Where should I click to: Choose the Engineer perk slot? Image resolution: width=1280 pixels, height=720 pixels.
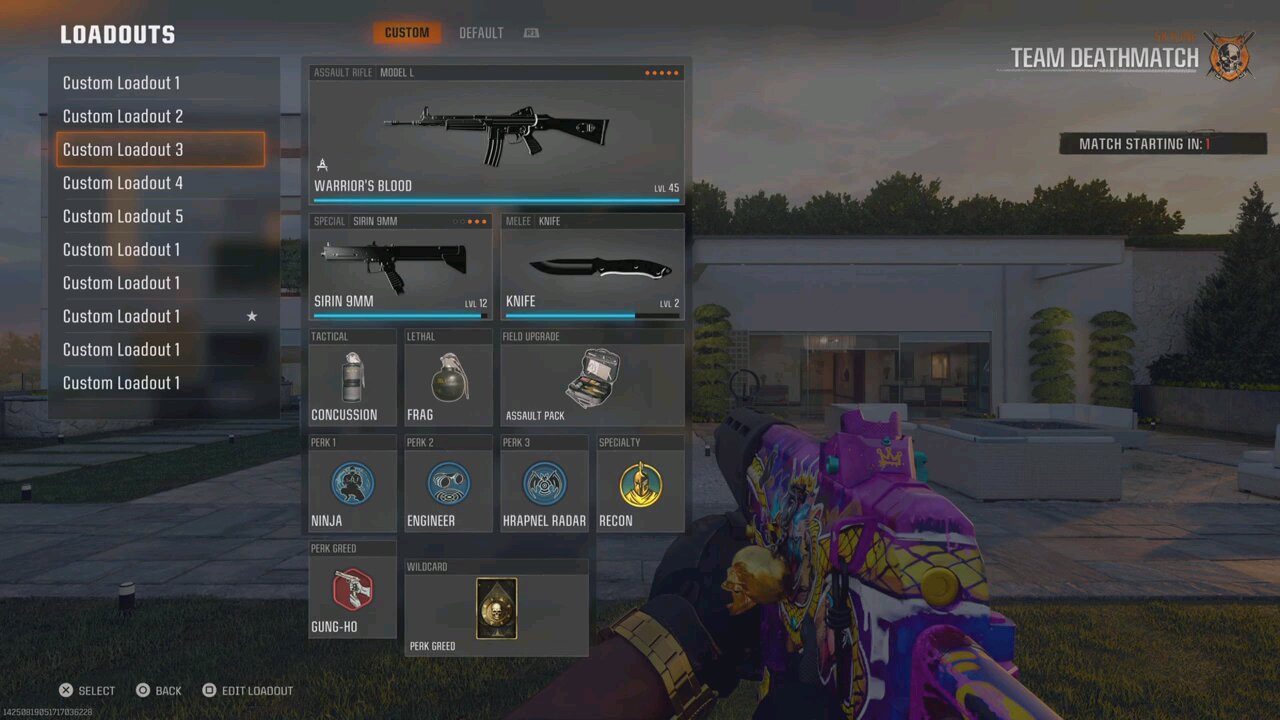click(448, 485)
